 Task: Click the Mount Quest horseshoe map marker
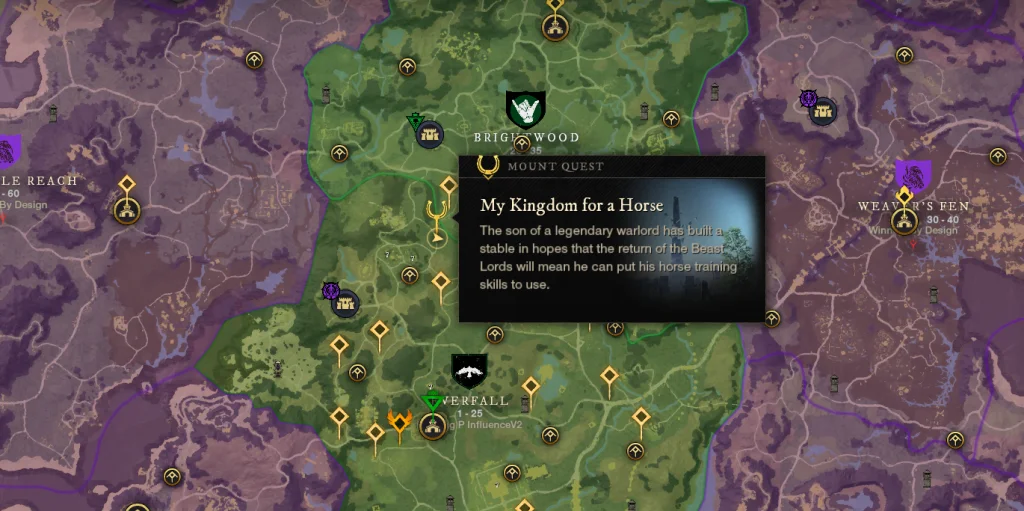coord(435,213)
